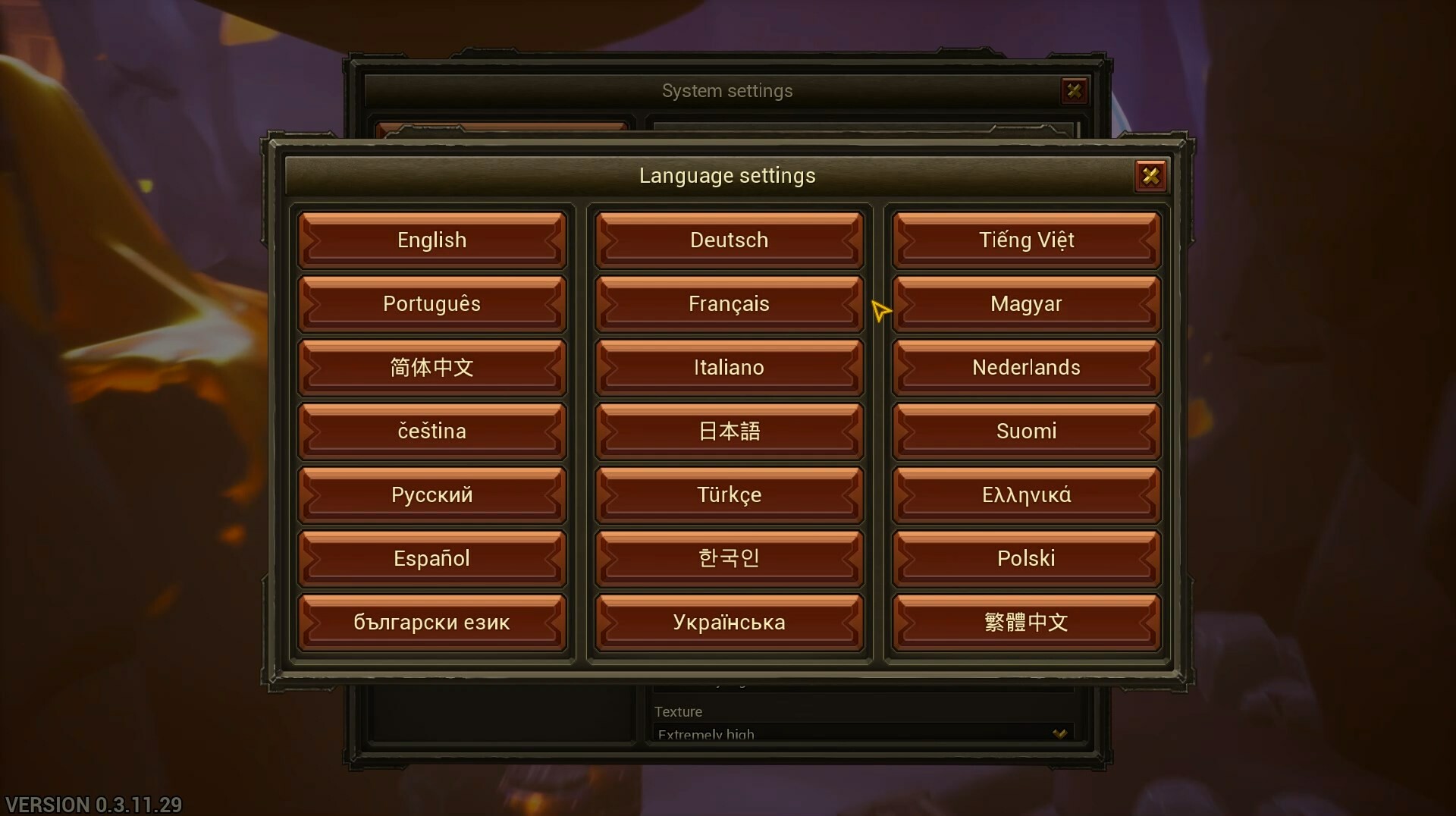
Task: Select Français from the language list
Action: click(727, 303)
